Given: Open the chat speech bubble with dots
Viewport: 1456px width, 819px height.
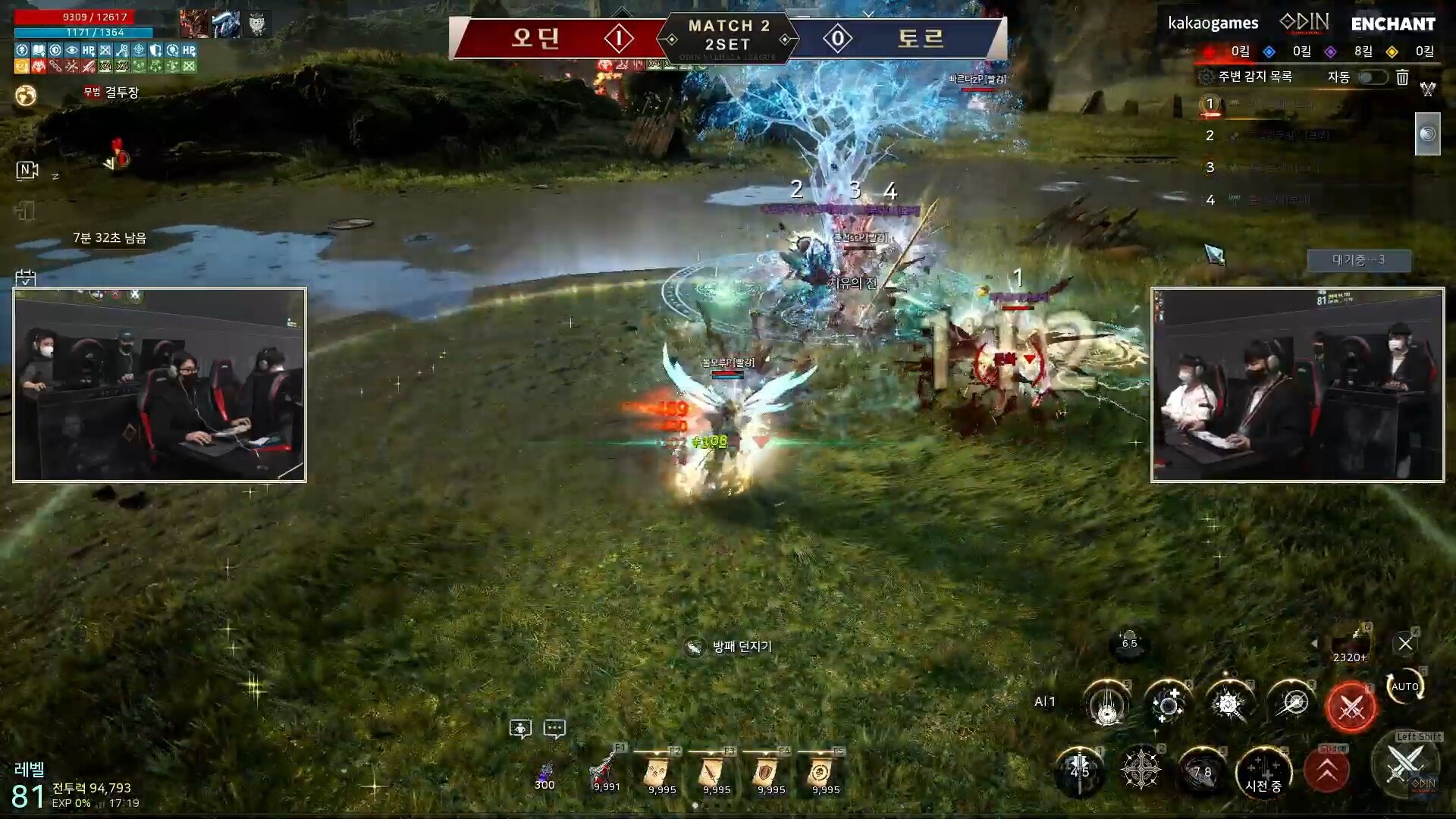Looking at the screenshot, I should pyautogui.click(x=554, y=729).
